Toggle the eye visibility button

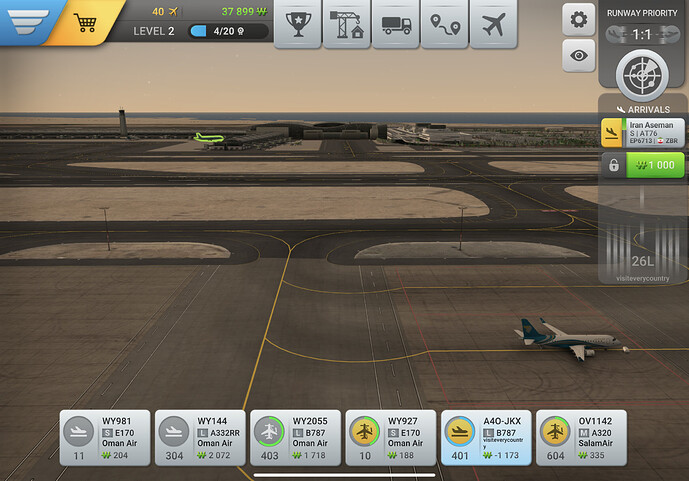577,57
